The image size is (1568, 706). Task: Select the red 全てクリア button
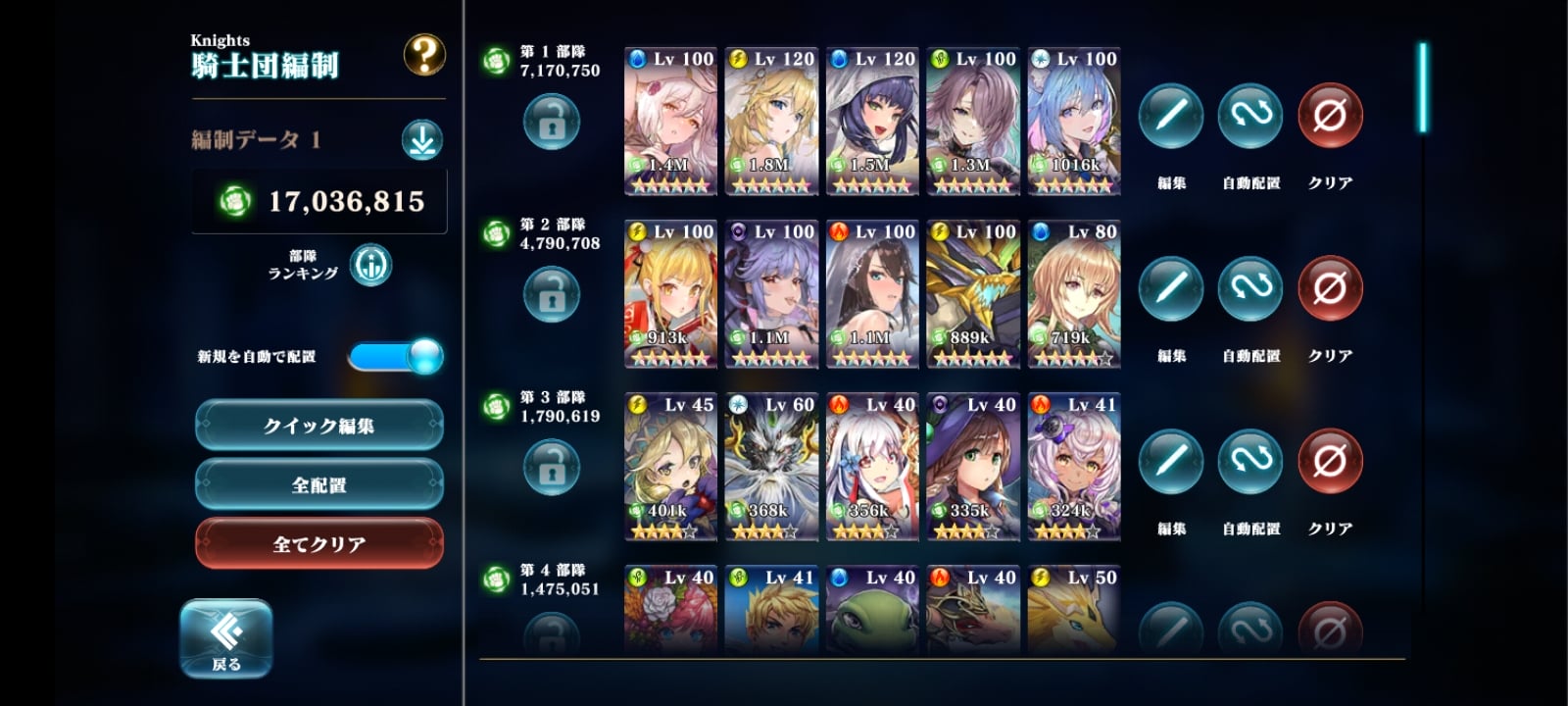318,543
